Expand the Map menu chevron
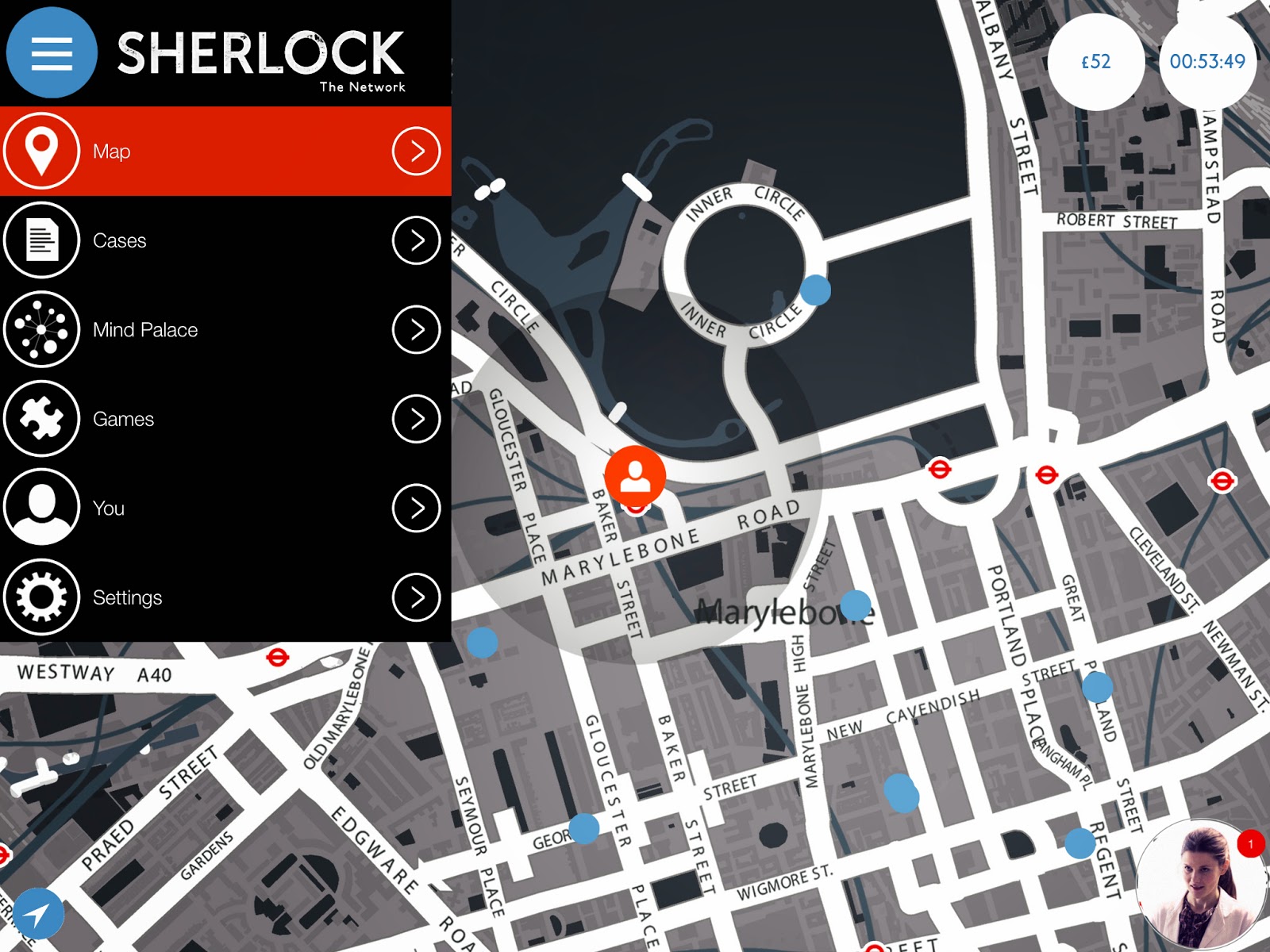 click(x=416, y=151)
